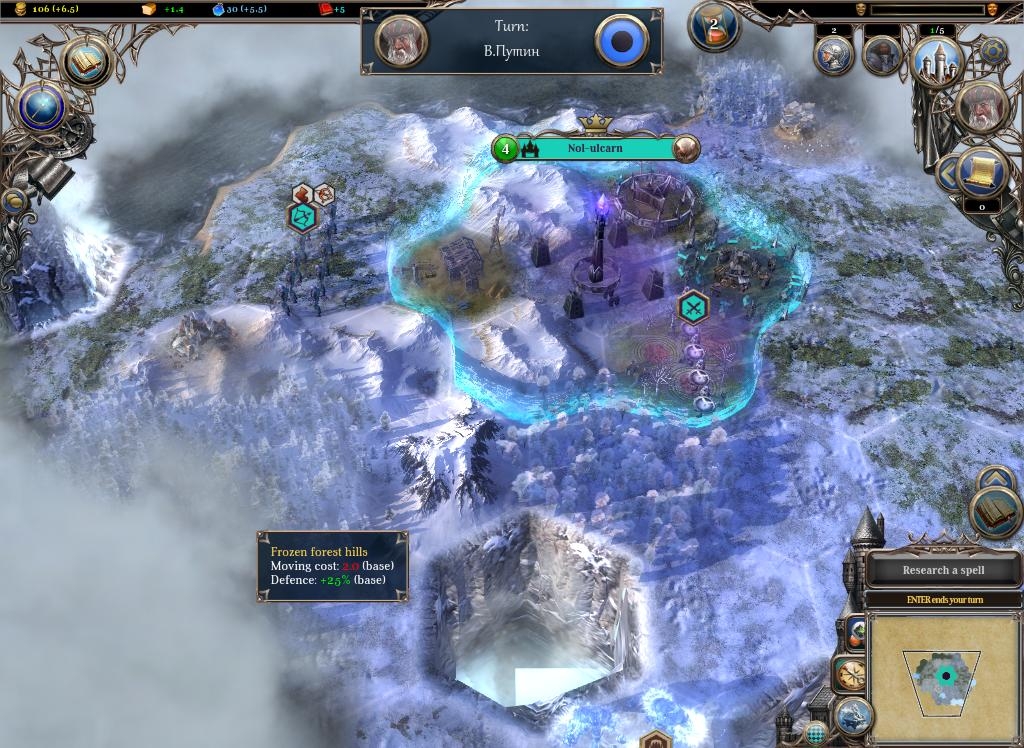Click the blue globe orb icon
This screenshot has width=1024, height=748.
click(x=42, y=107)
